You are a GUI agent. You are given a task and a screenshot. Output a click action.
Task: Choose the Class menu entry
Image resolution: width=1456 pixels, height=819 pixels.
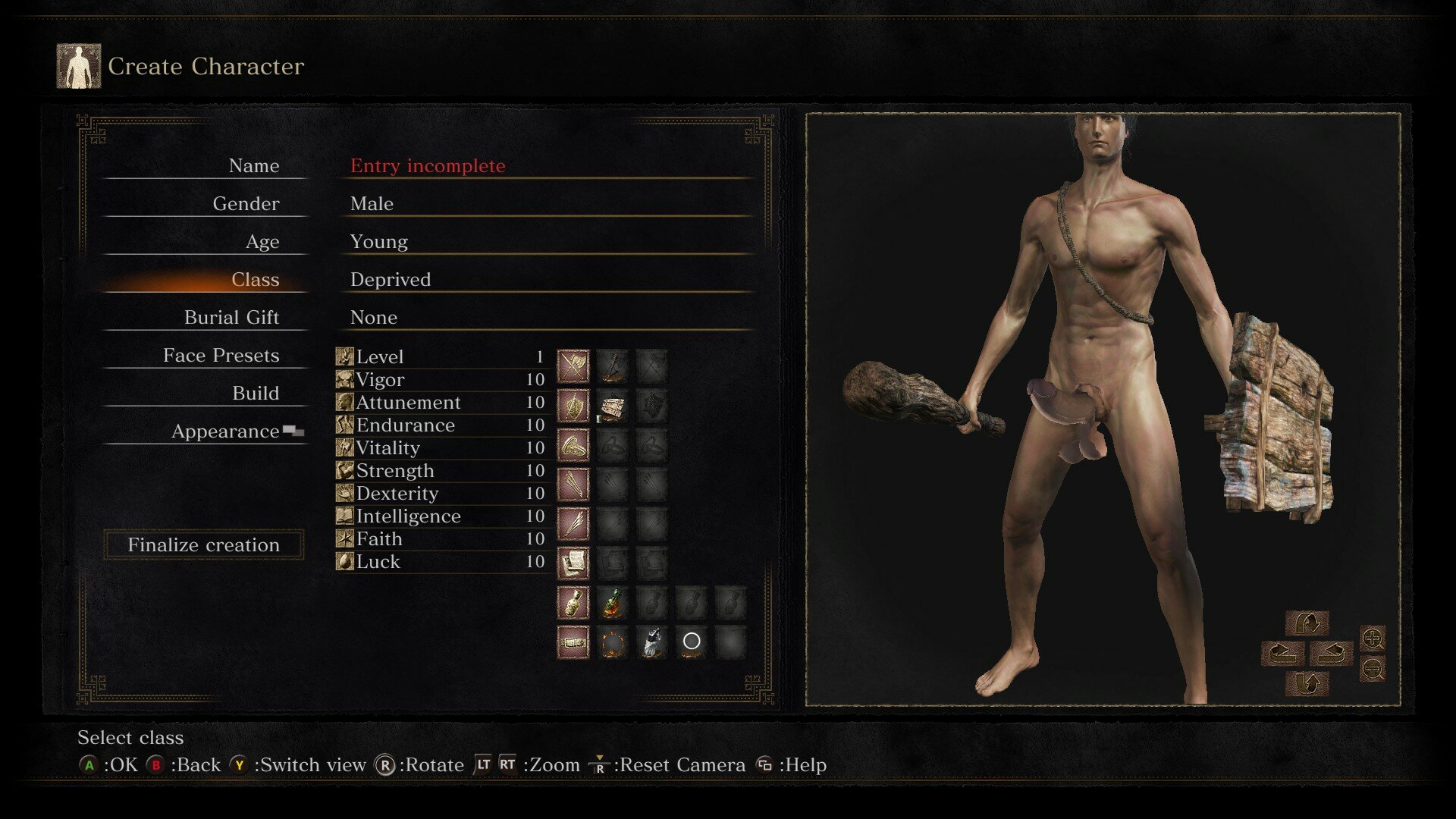click(x=255, y=280)
